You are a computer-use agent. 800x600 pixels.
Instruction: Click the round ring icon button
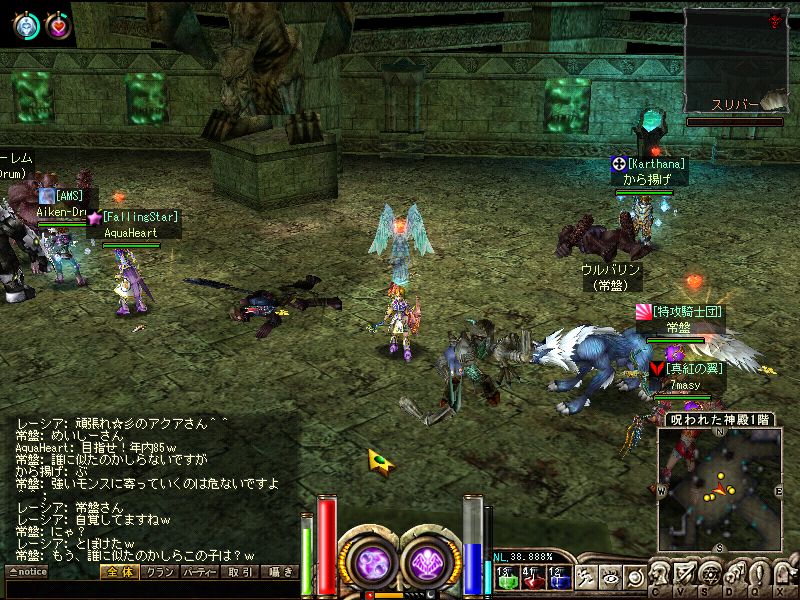tap(634, 577)
